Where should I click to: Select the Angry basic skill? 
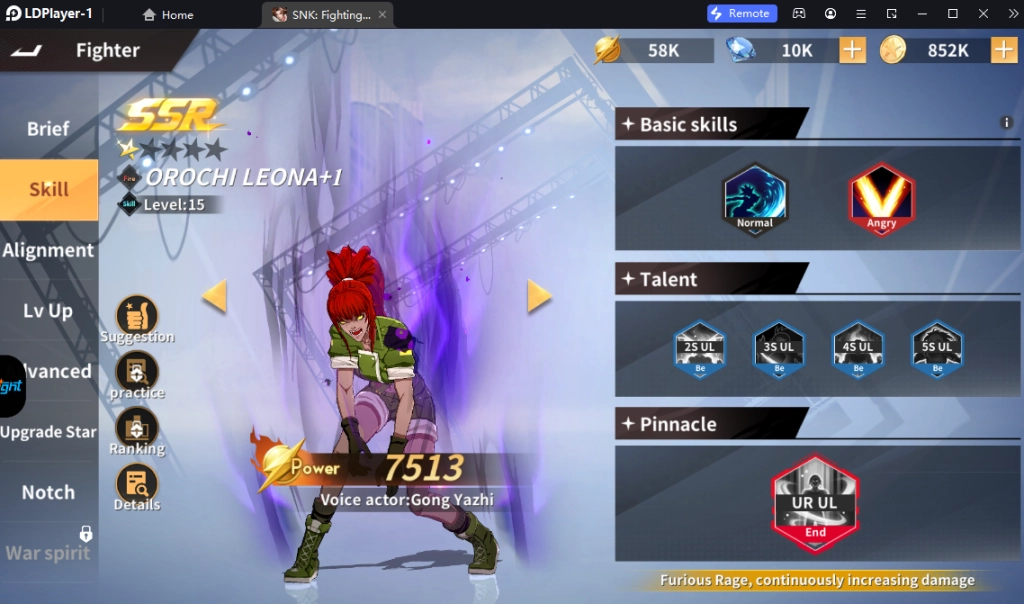click(881, 199)
